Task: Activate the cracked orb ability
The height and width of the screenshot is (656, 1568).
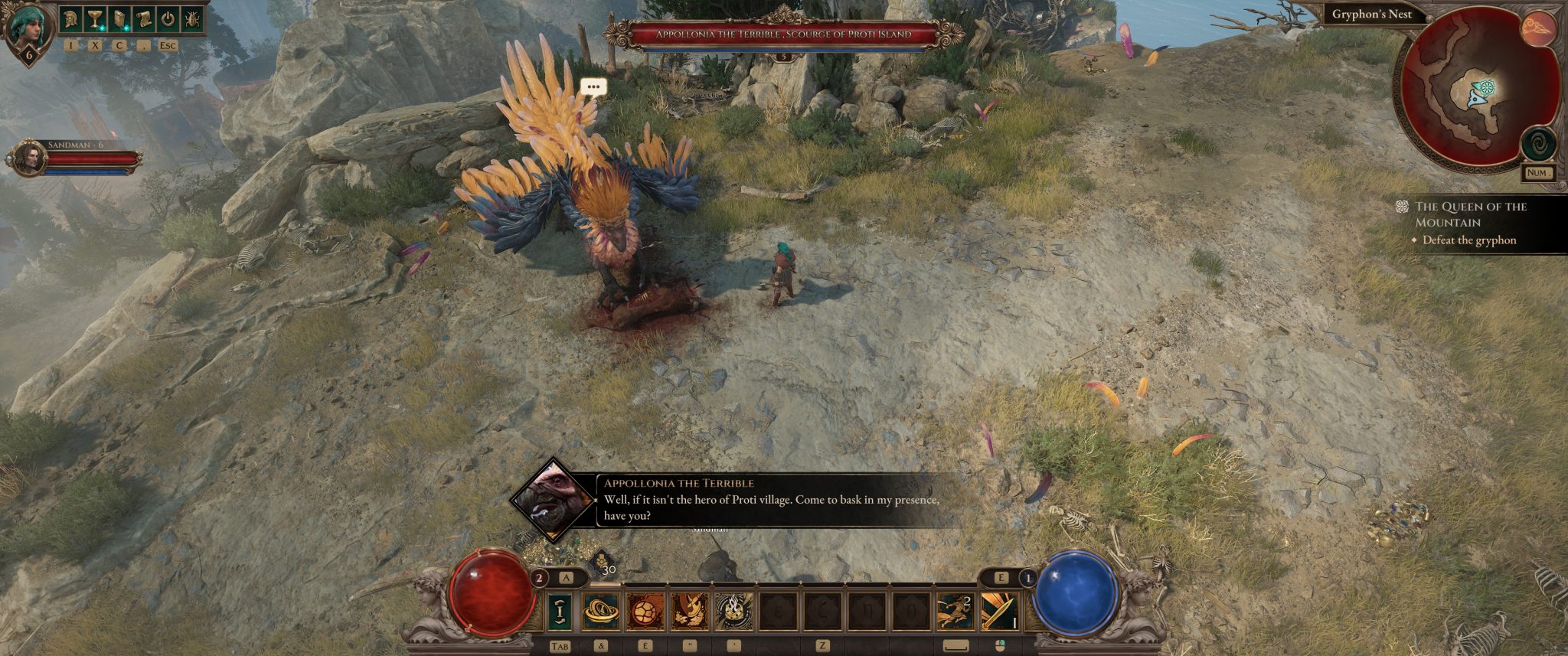Action: 645,611
